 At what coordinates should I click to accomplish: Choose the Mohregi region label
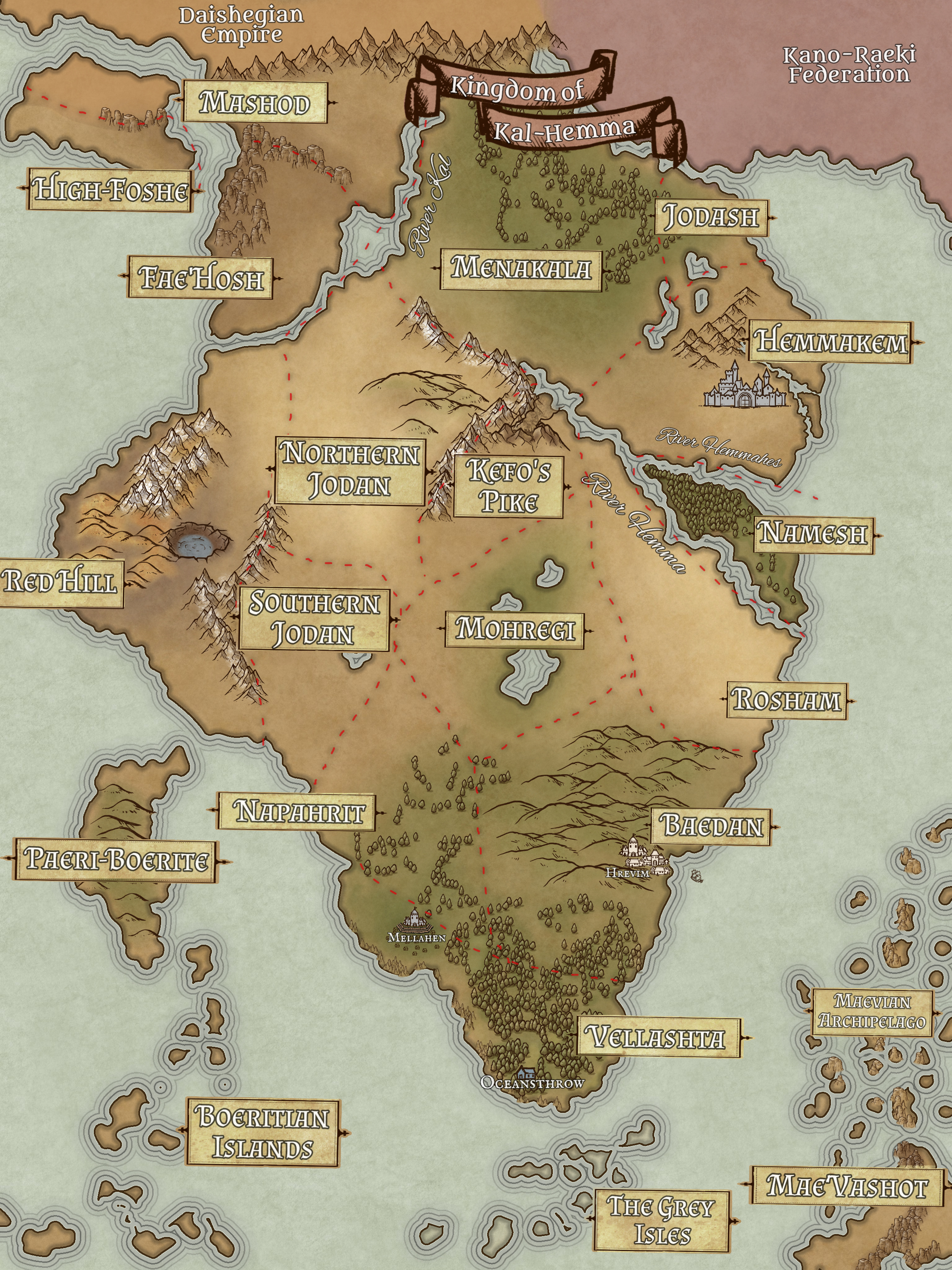pyautogui.click(x=515, y=629)
